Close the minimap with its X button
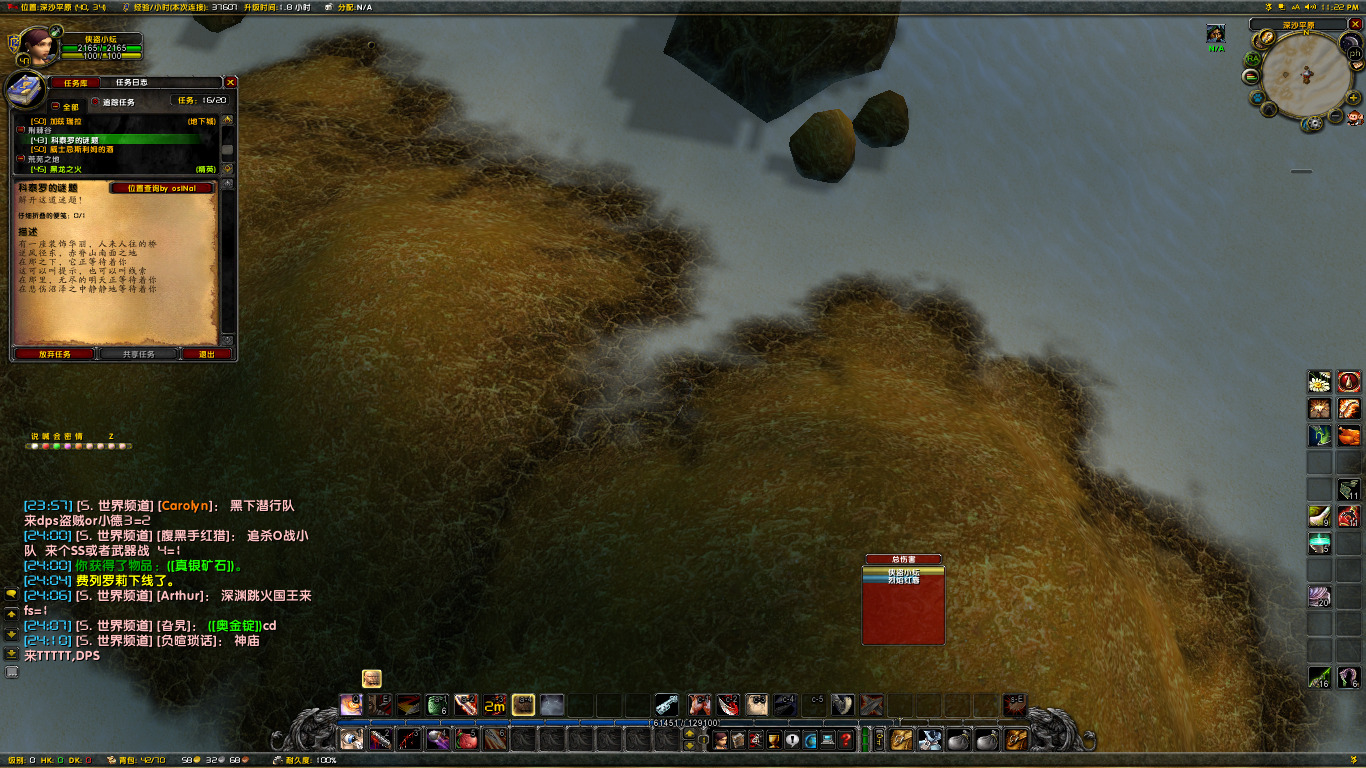1366x768 pixels. [x=1354, y=24]
